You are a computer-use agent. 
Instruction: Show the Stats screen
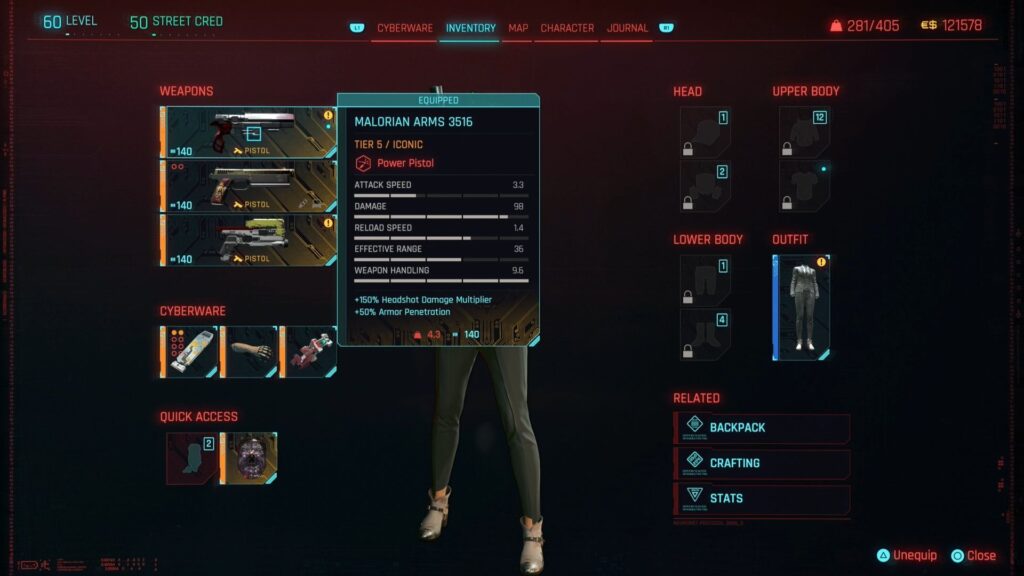coord(762,498)
